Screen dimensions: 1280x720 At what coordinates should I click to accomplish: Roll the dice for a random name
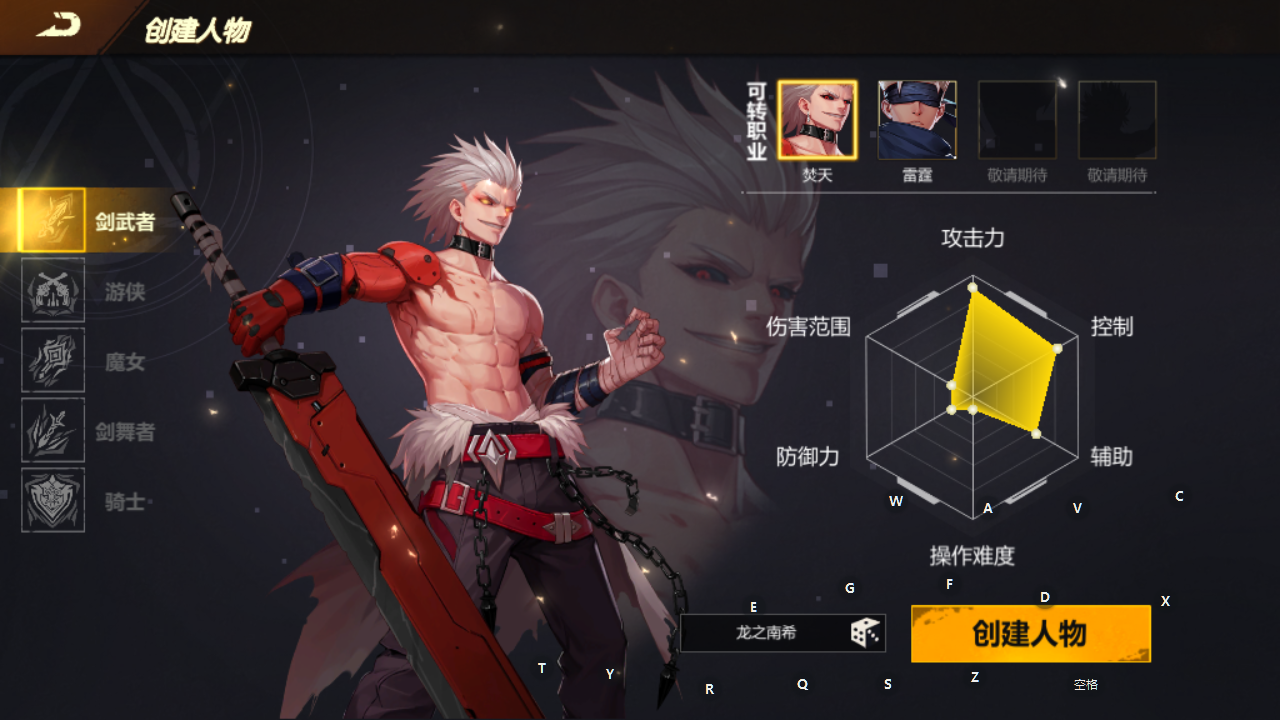[865, 633]
